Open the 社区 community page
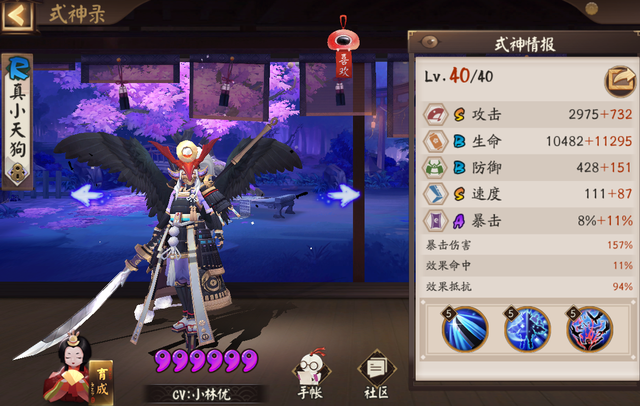The height and width of the screenshot is (406, 640). (376, 372)
